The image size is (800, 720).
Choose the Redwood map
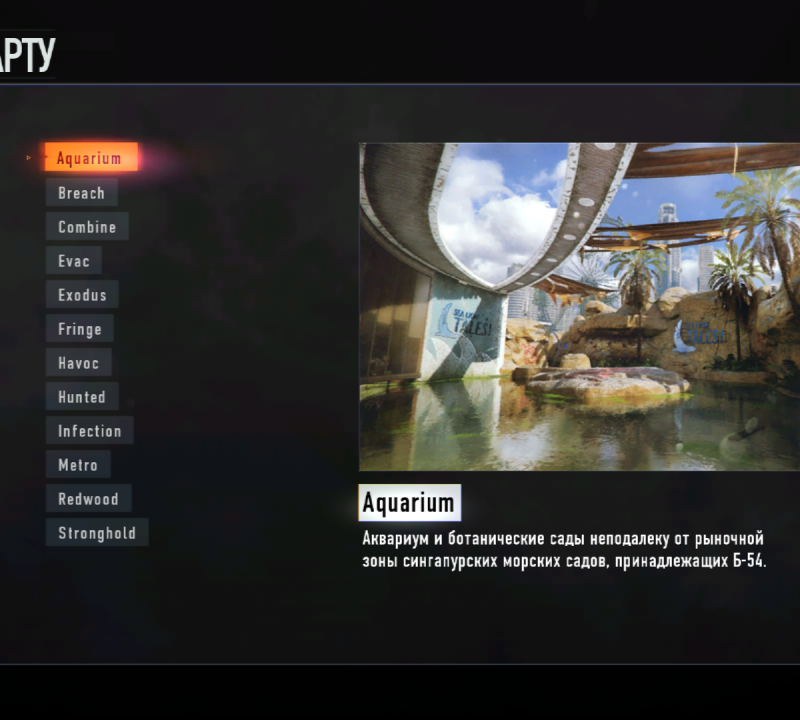point(88,499)
